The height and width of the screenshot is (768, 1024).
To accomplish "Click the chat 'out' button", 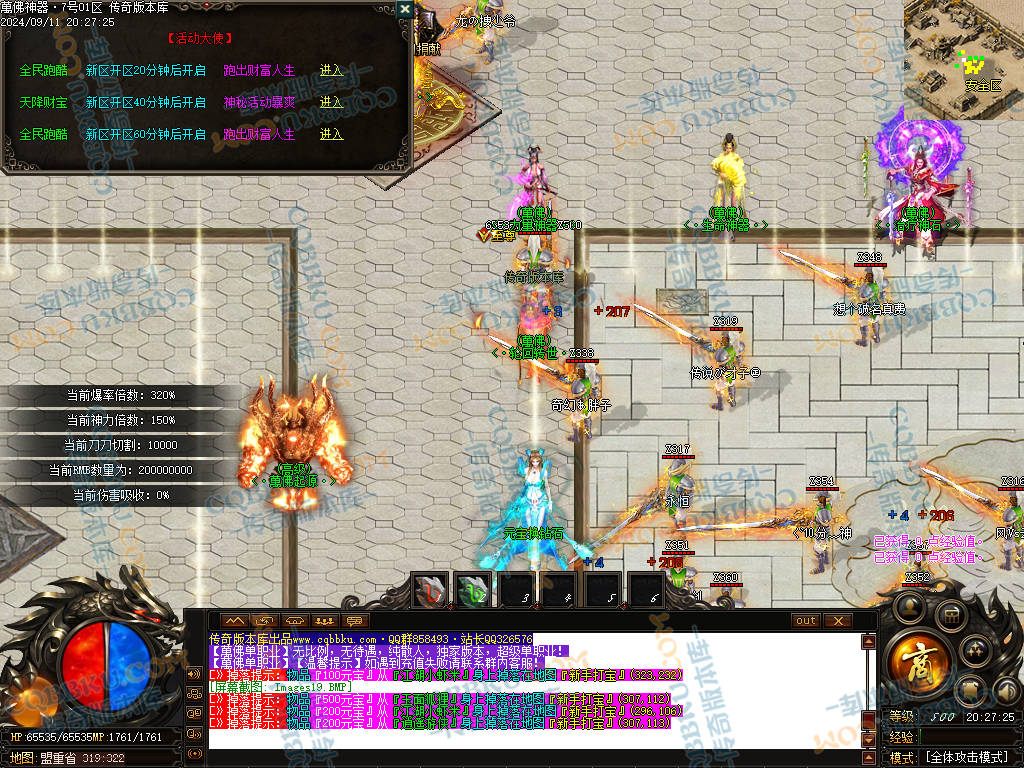I will click(805, 621).
